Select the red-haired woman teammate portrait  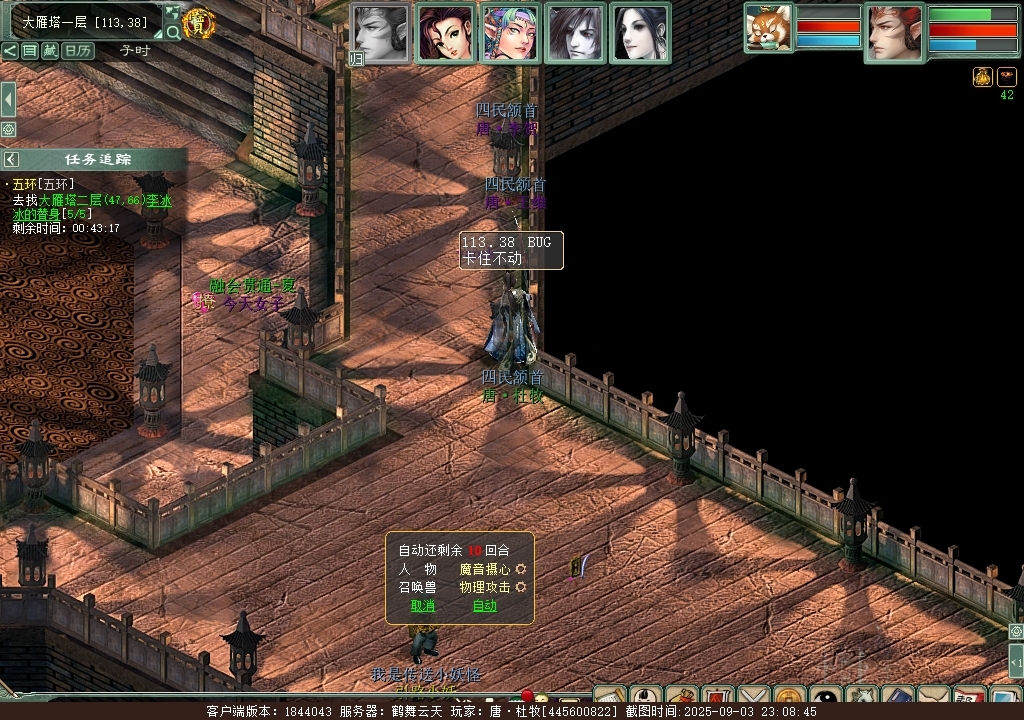(446, 34)
